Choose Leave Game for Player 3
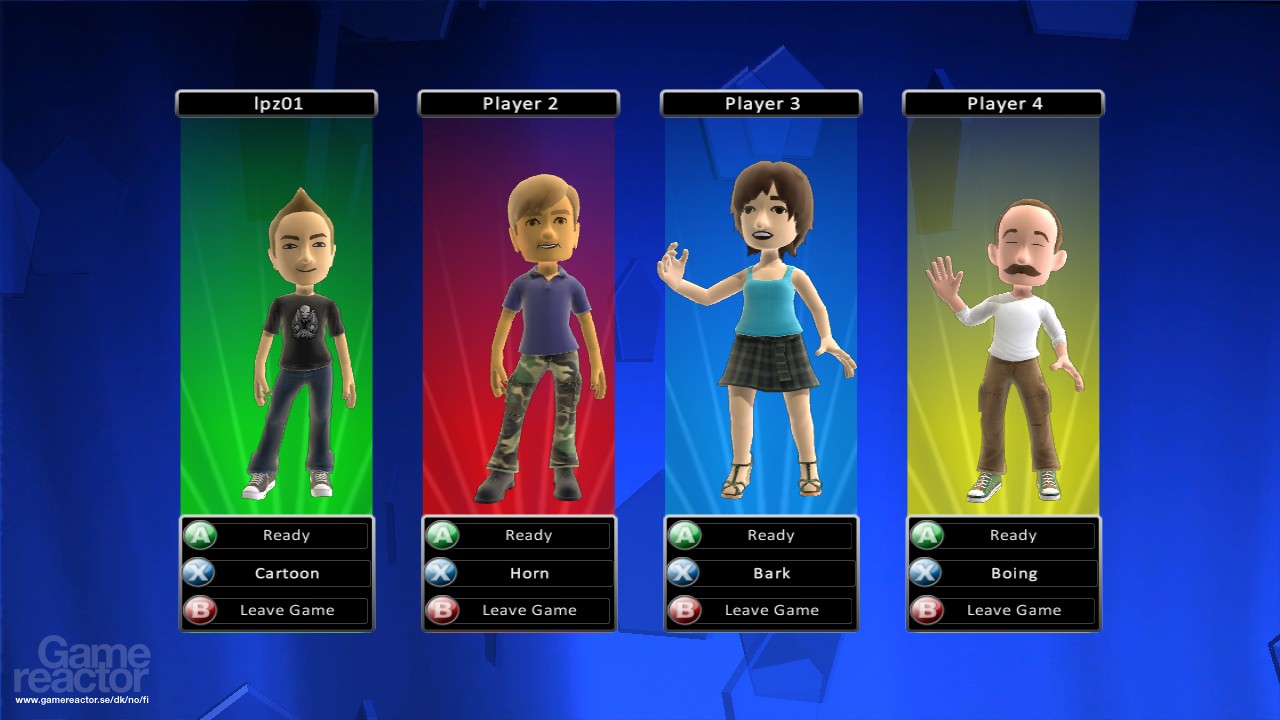The height and width of the screenshot is (720, 1280). [x=770, y=611]
